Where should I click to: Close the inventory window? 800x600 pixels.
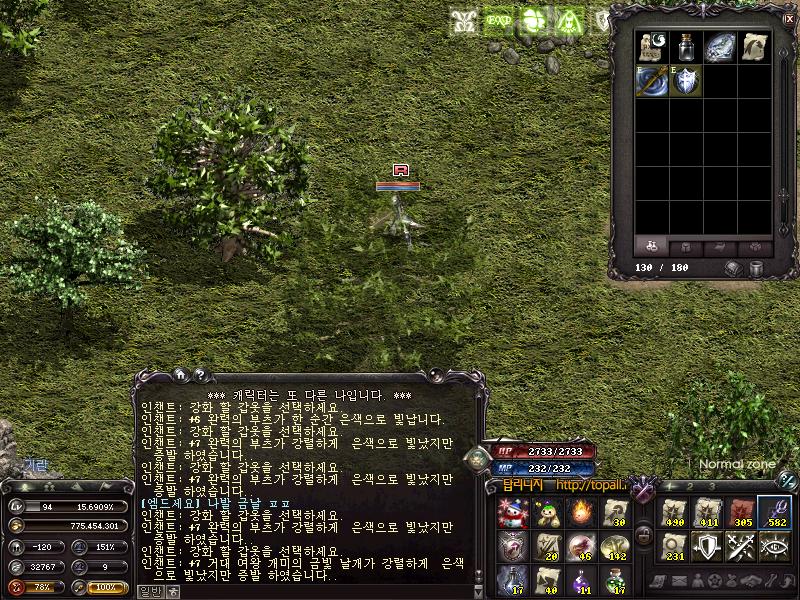789,18
